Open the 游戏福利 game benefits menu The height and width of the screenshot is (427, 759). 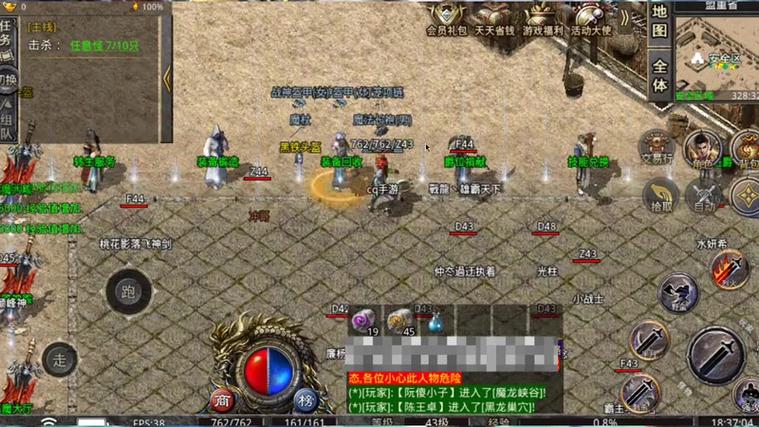click(x=547, y=18)
